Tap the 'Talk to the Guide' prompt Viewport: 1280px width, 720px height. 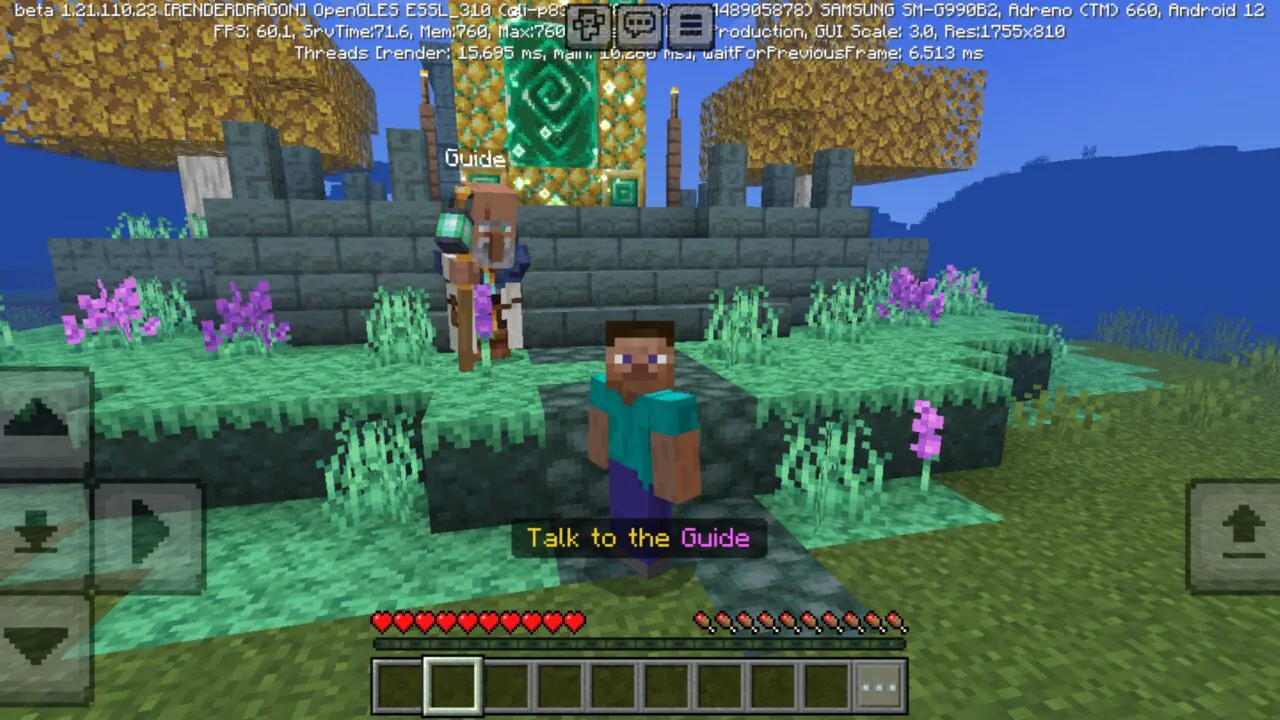639,538
